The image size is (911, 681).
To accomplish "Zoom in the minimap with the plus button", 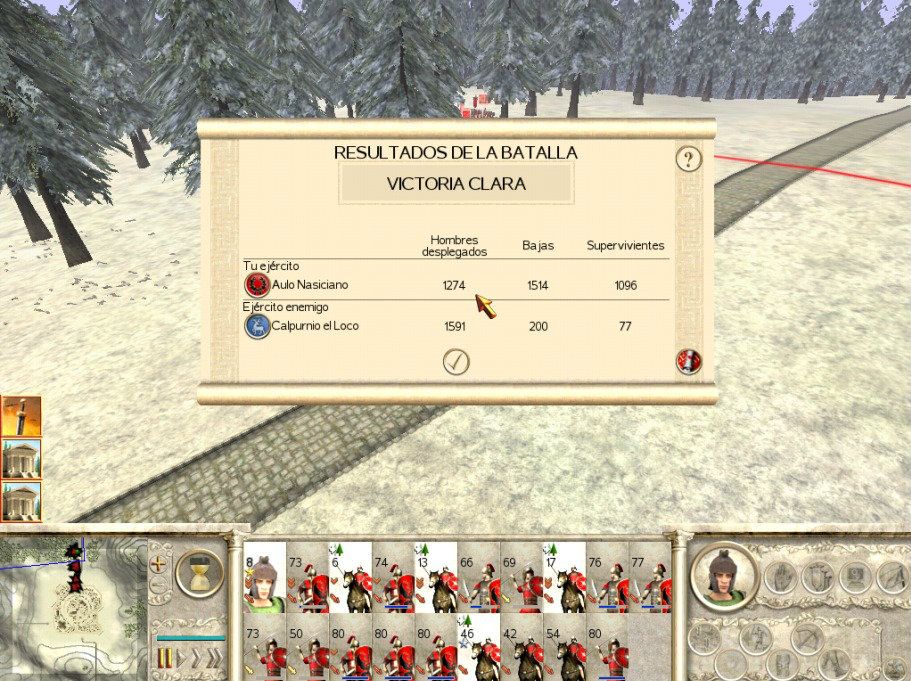I will coord(159,563).
